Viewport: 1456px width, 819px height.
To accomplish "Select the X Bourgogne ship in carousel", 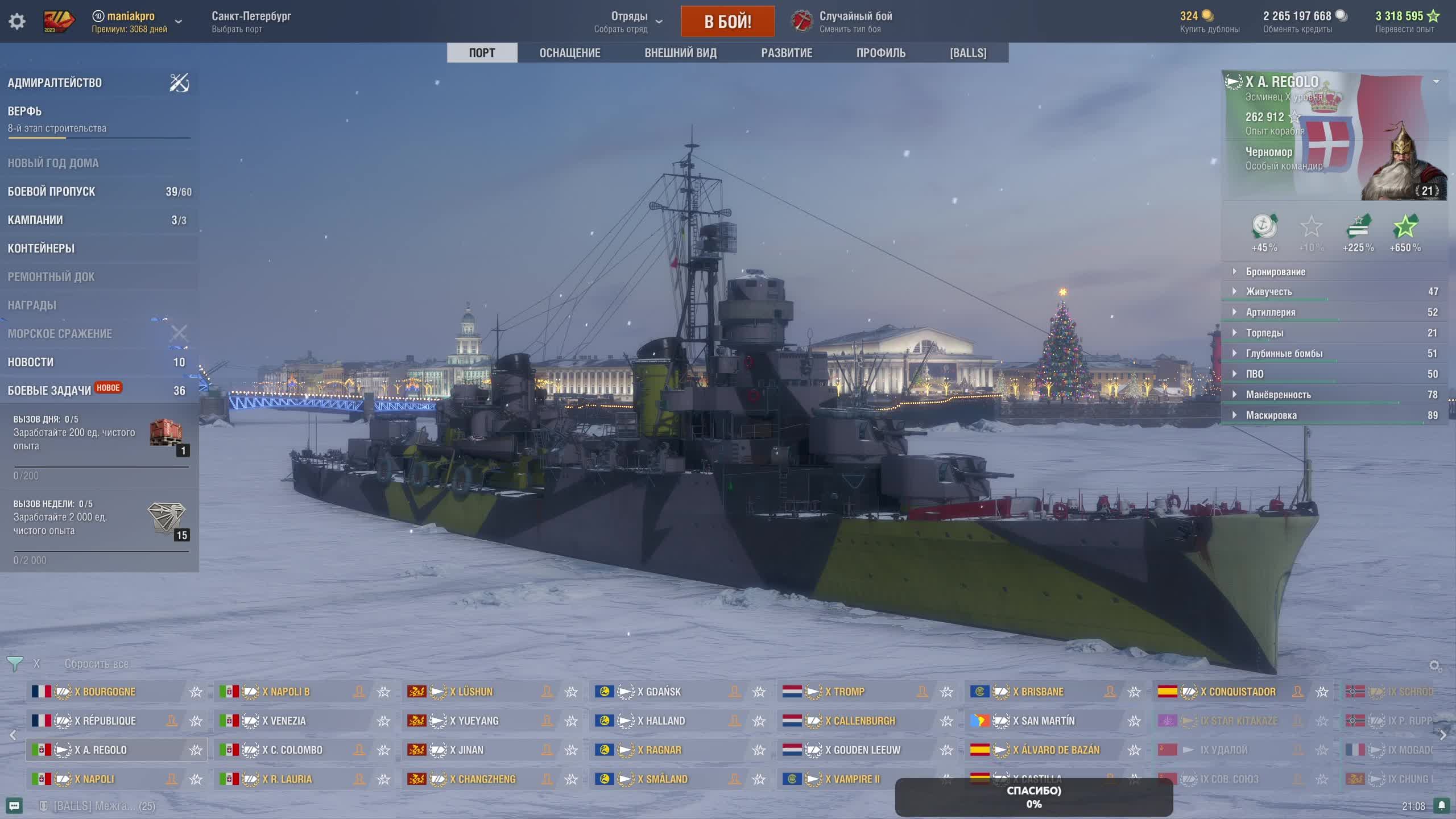I will pos(109,692).
